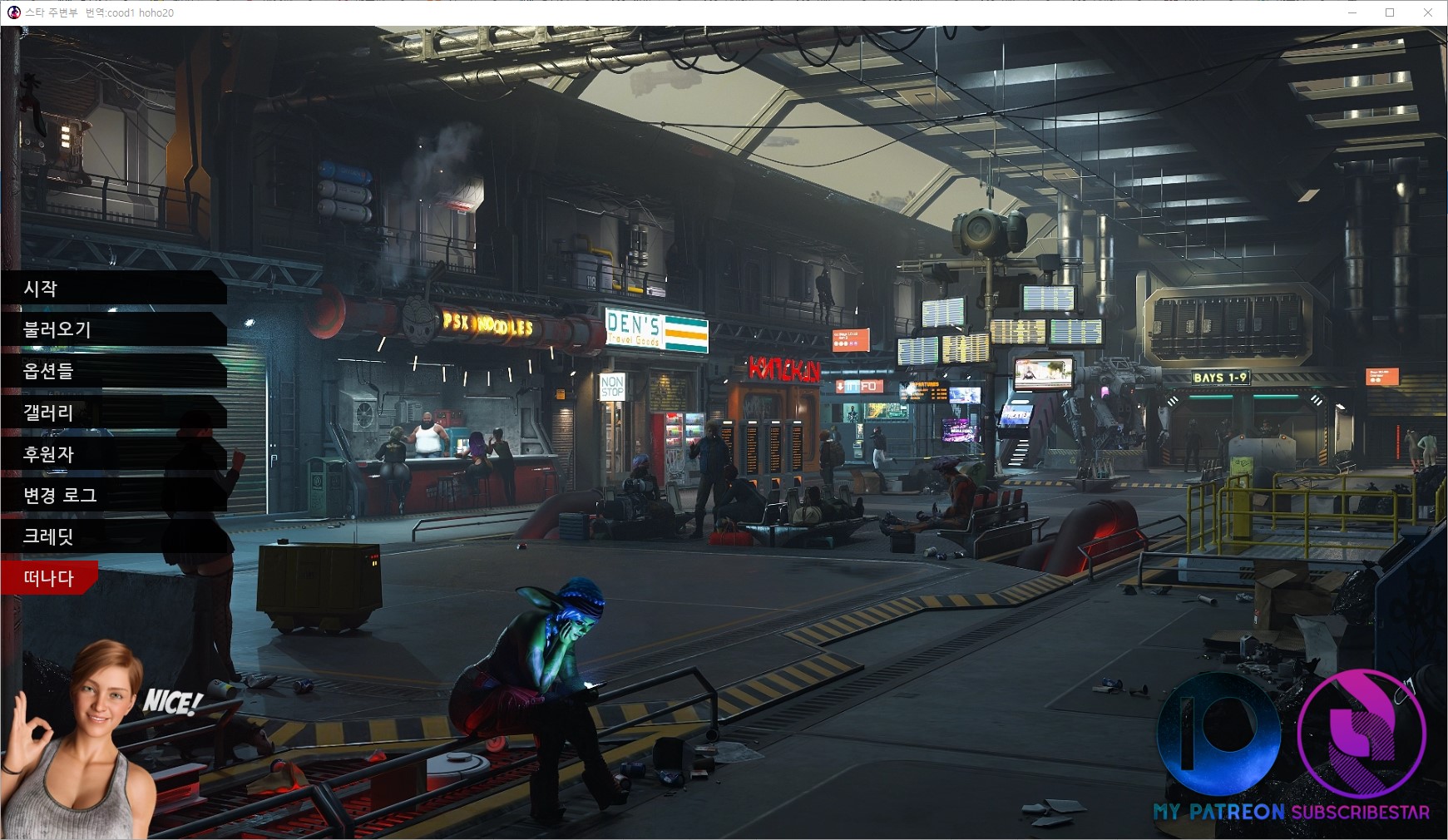The width and height of the screenshot is (1448, 840).
Task: Minimize the game window
Action: pyautogui.click(x=1352, y=12)
